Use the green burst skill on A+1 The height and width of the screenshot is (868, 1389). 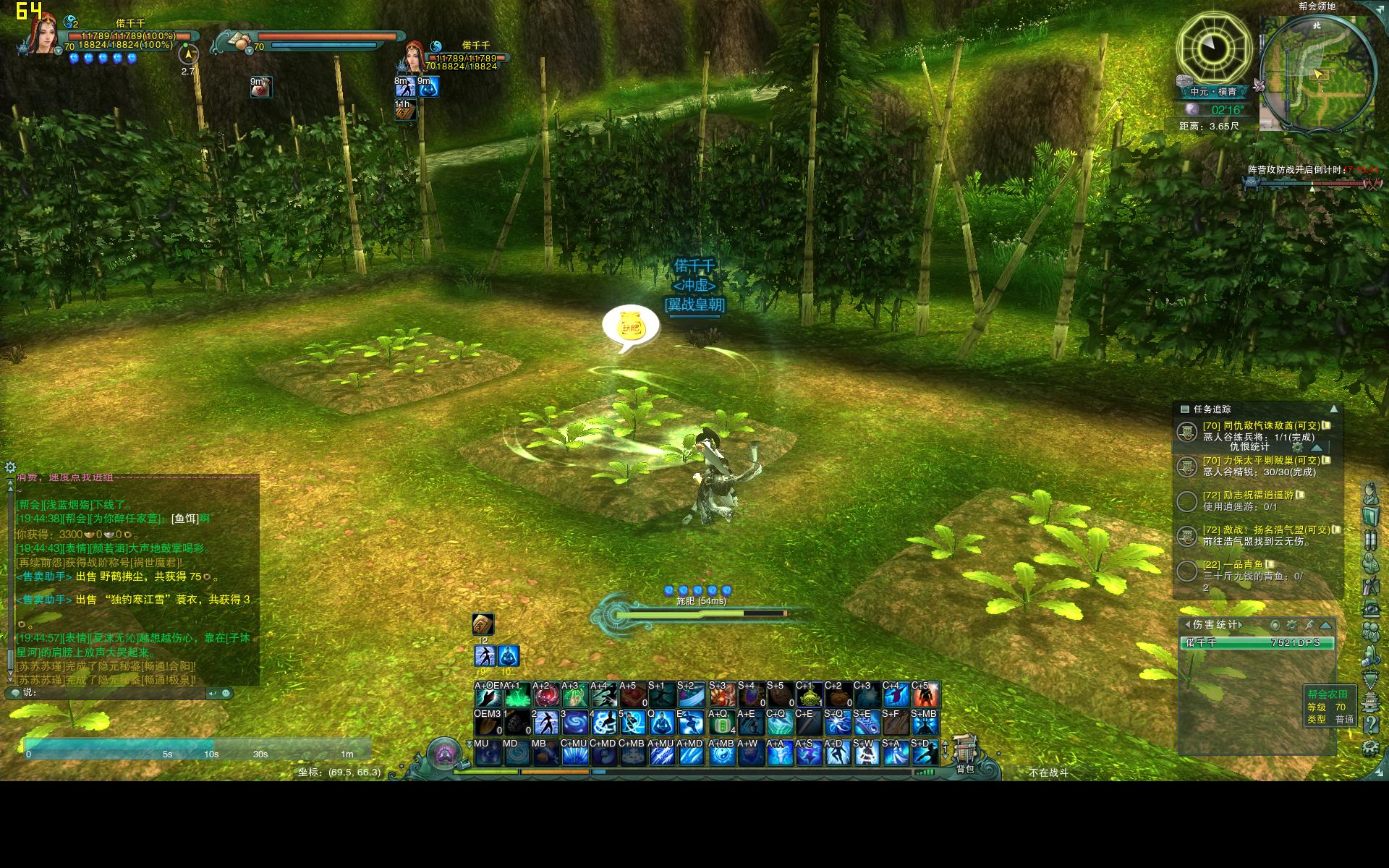click(x=517, y=697)
